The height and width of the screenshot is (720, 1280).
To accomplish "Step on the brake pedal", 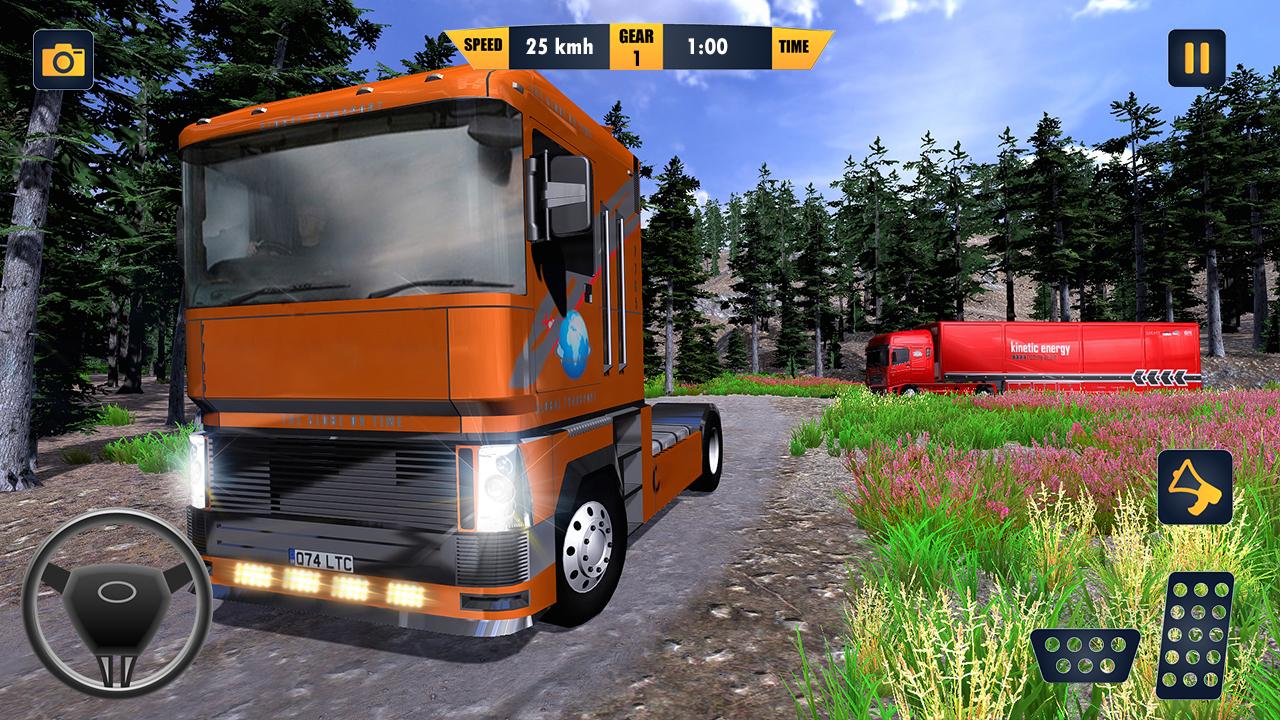I will point(1085,655).
